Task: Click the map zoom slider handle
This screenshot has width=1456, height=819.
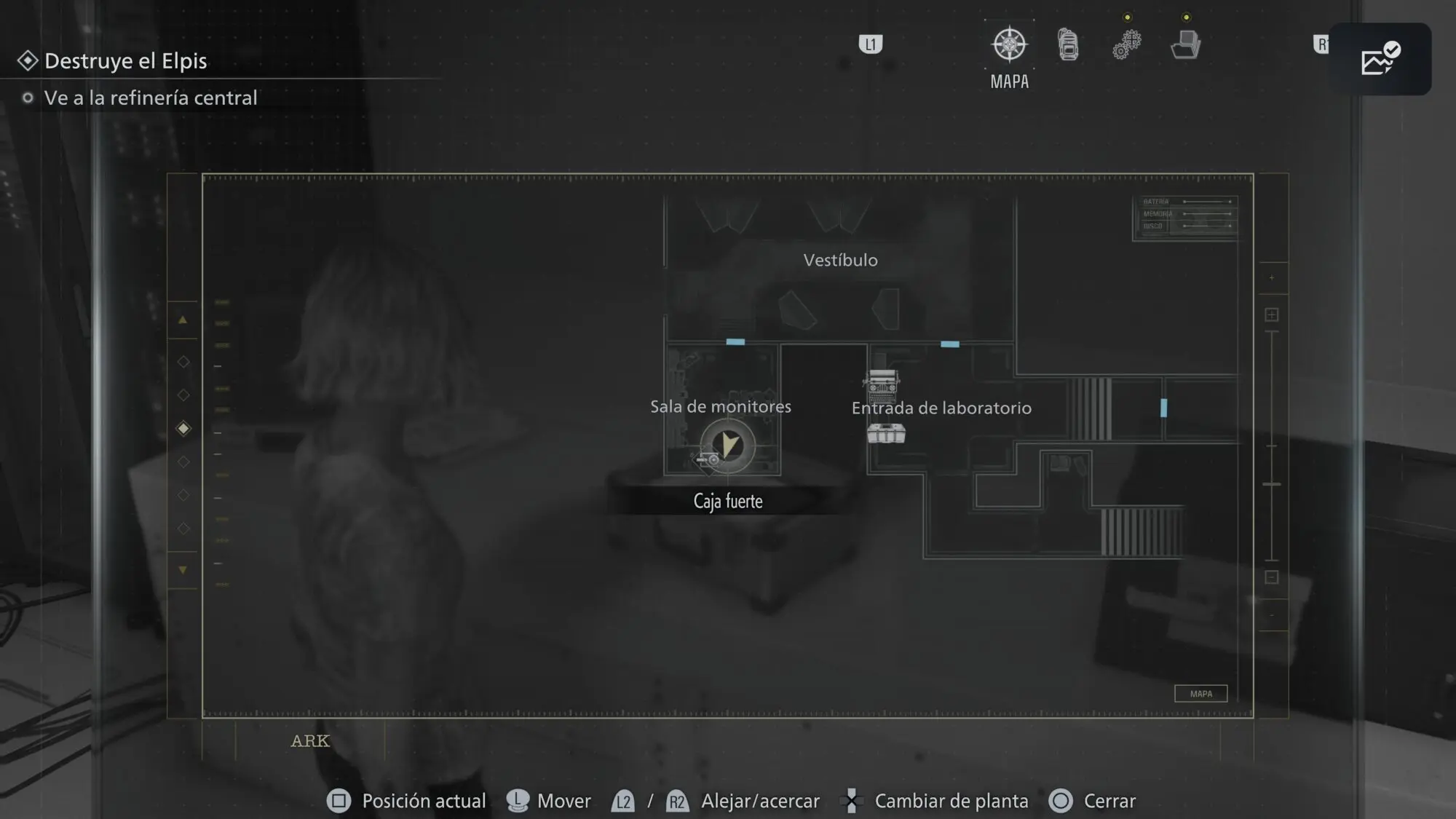Action: point(1272,484)
